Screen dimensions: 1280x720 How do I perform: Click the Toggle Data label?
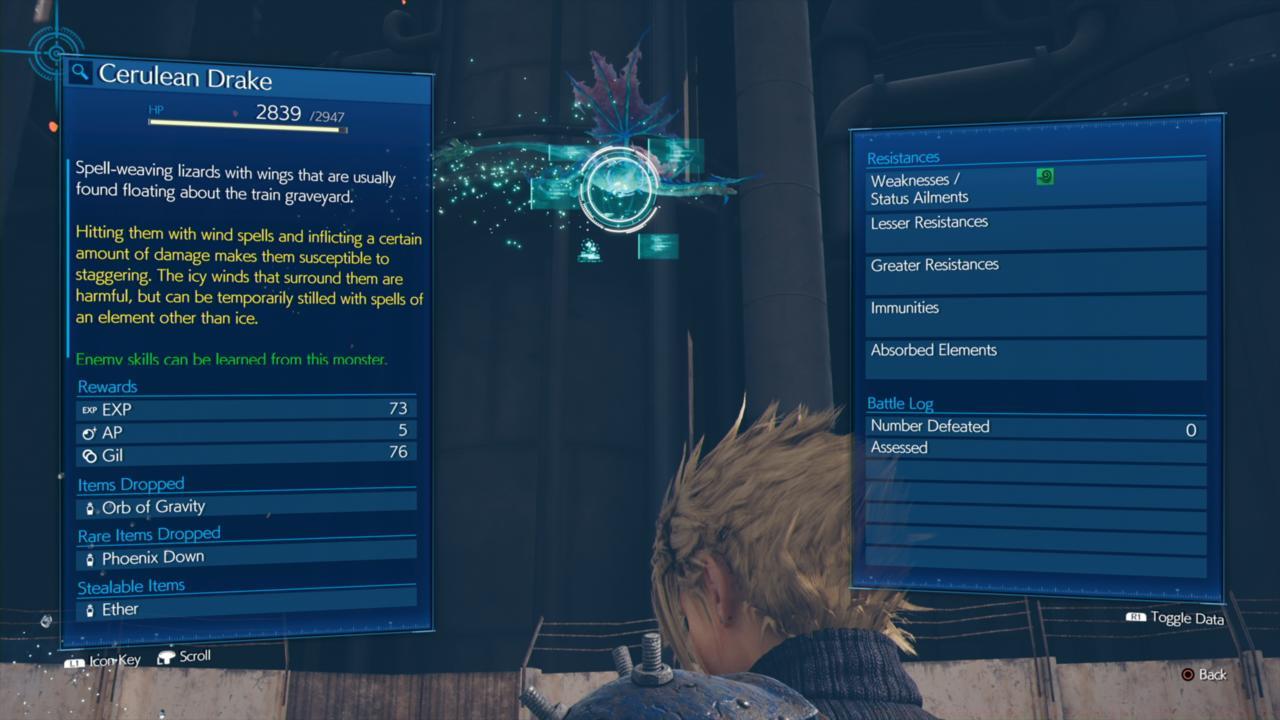(x=1186, y=618)
